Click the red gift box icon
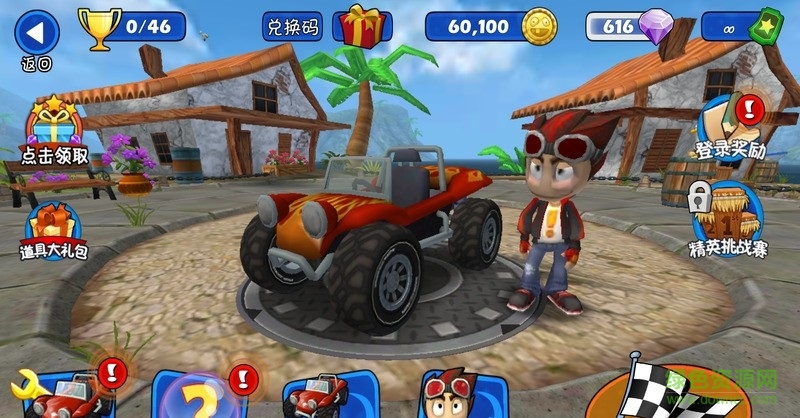 coord(361,25)
